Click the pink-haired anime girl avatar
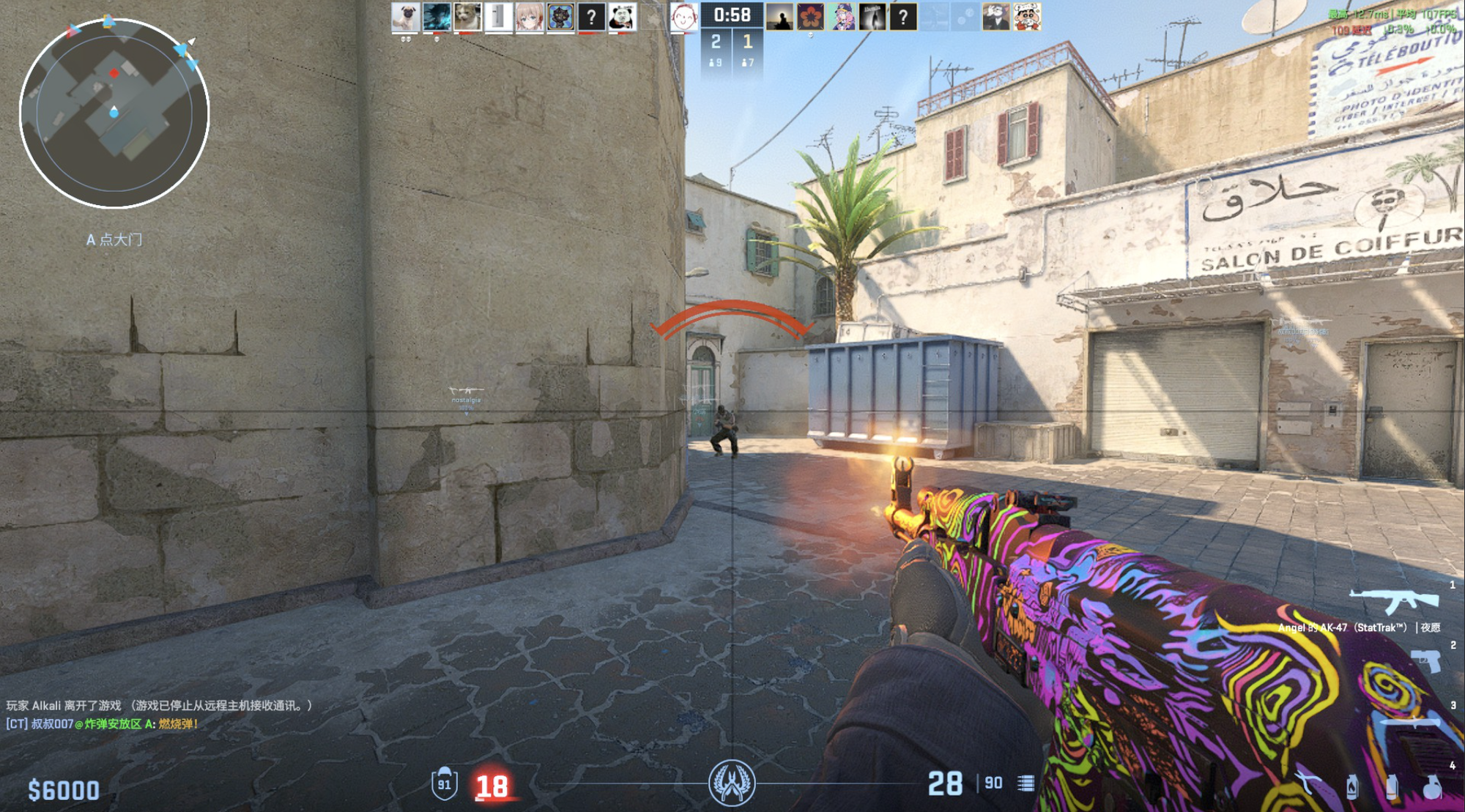This screenshot has width=1465, height=812. pos(529,17)
